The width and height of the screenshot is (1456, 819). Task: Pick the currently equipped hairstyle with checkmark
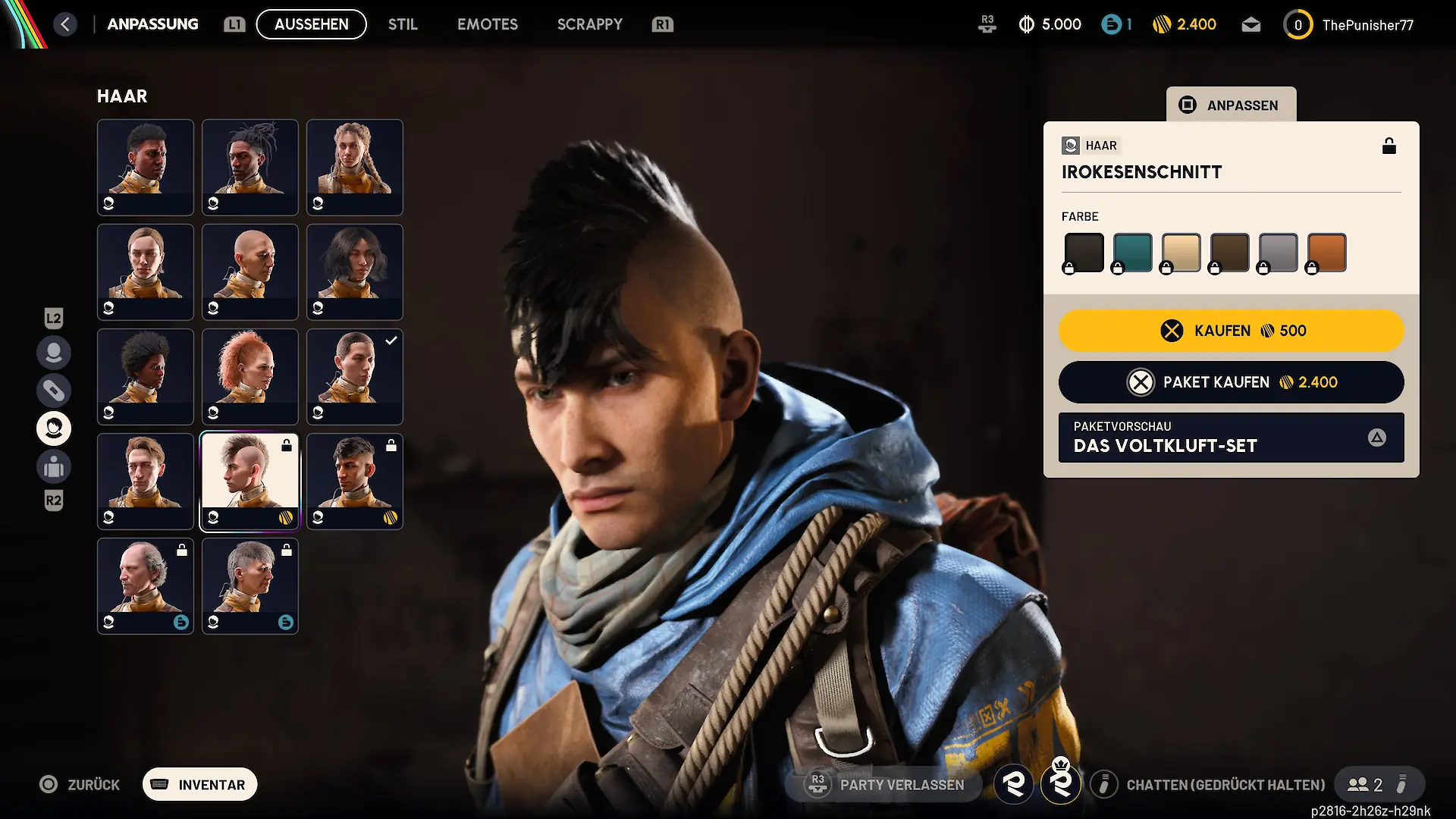(x=355, y=376)
